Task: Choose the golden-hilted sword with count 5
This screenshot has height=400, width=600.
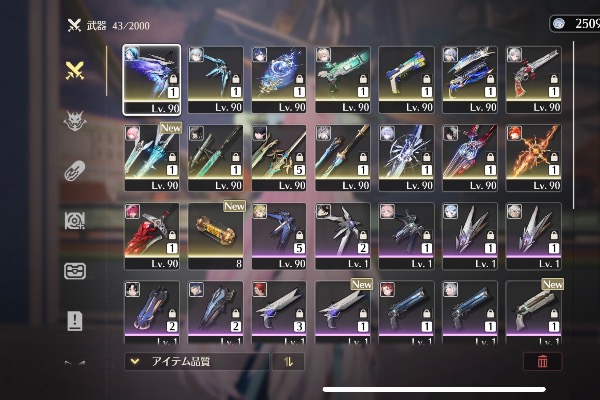Action: click(x=279, y=156)
